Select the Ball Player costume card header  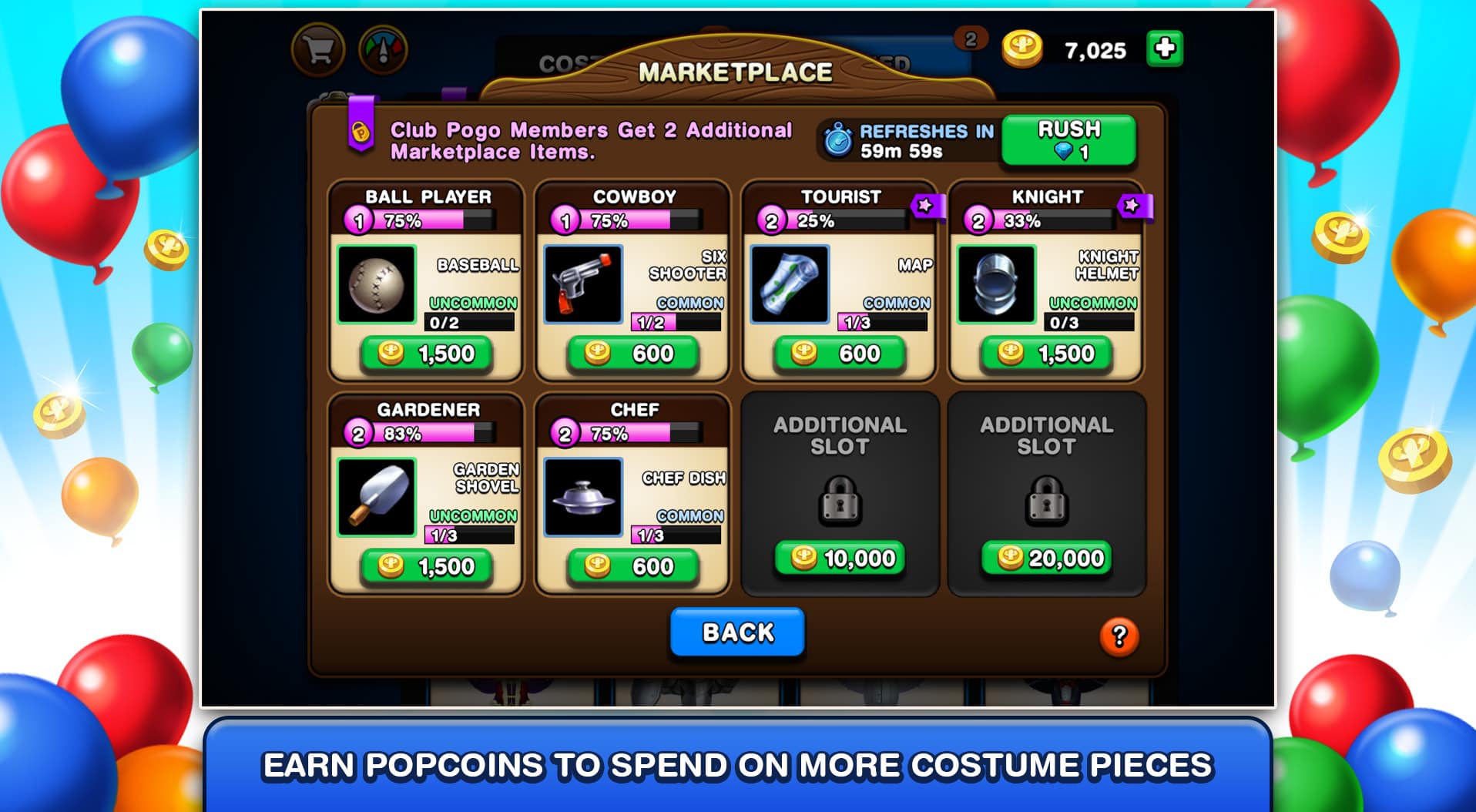click(428, 197)
